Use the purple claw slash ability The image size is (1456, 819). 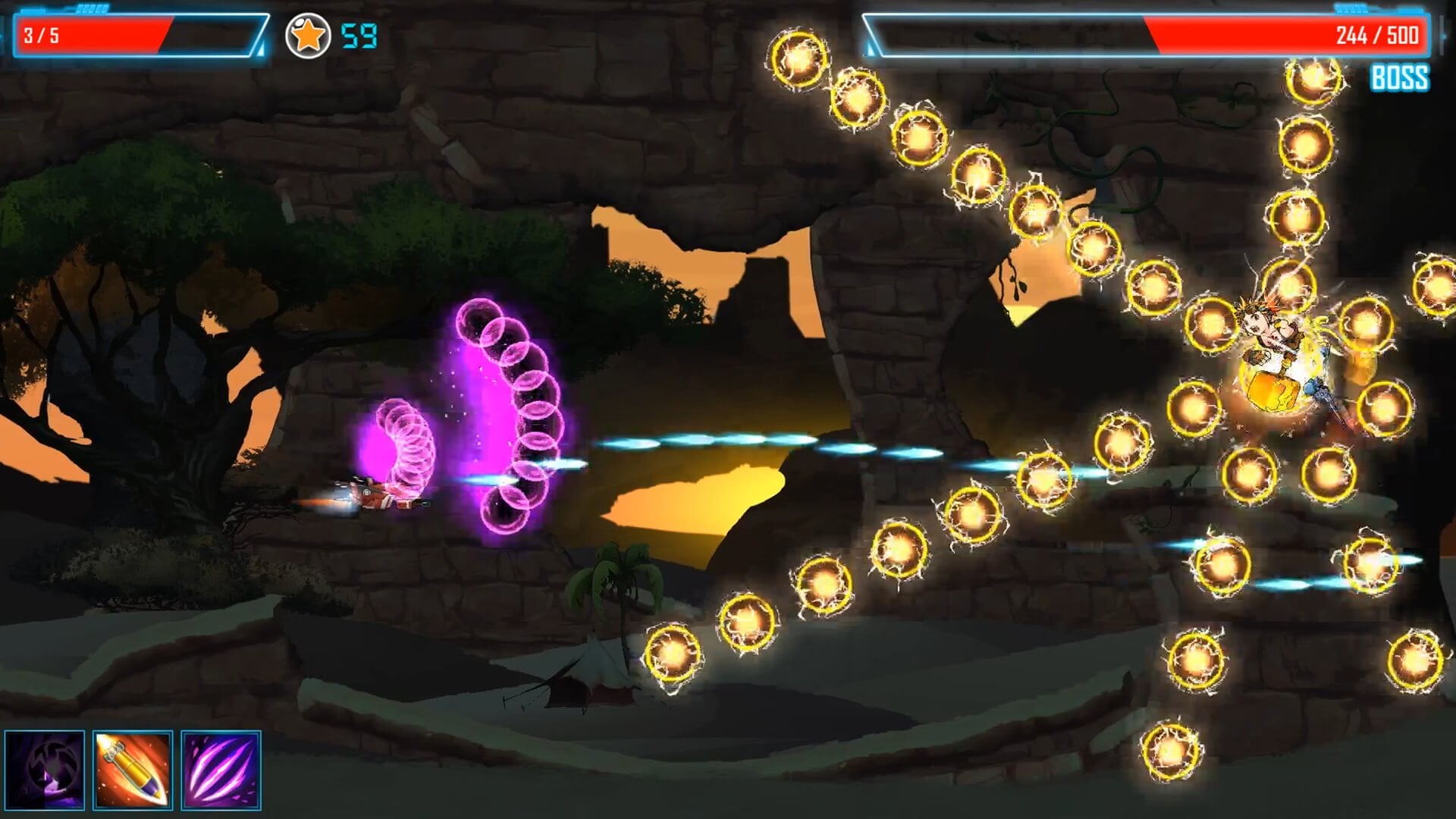pos(221,770)
